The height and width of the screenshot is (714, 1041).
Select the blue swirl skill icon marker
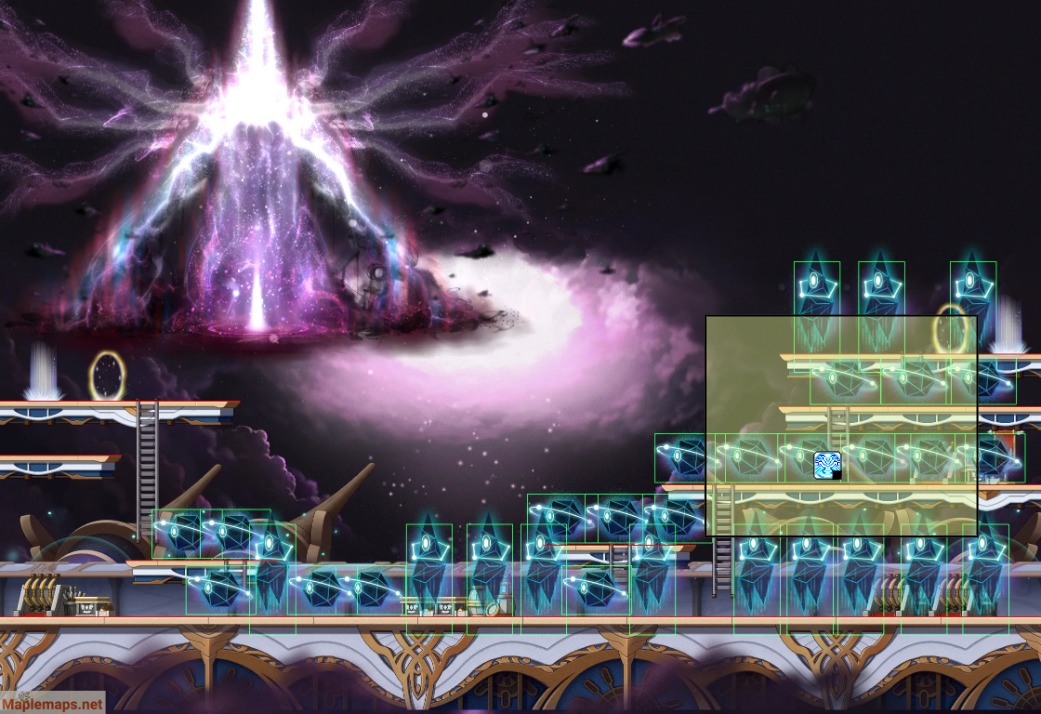pos(827,465)
